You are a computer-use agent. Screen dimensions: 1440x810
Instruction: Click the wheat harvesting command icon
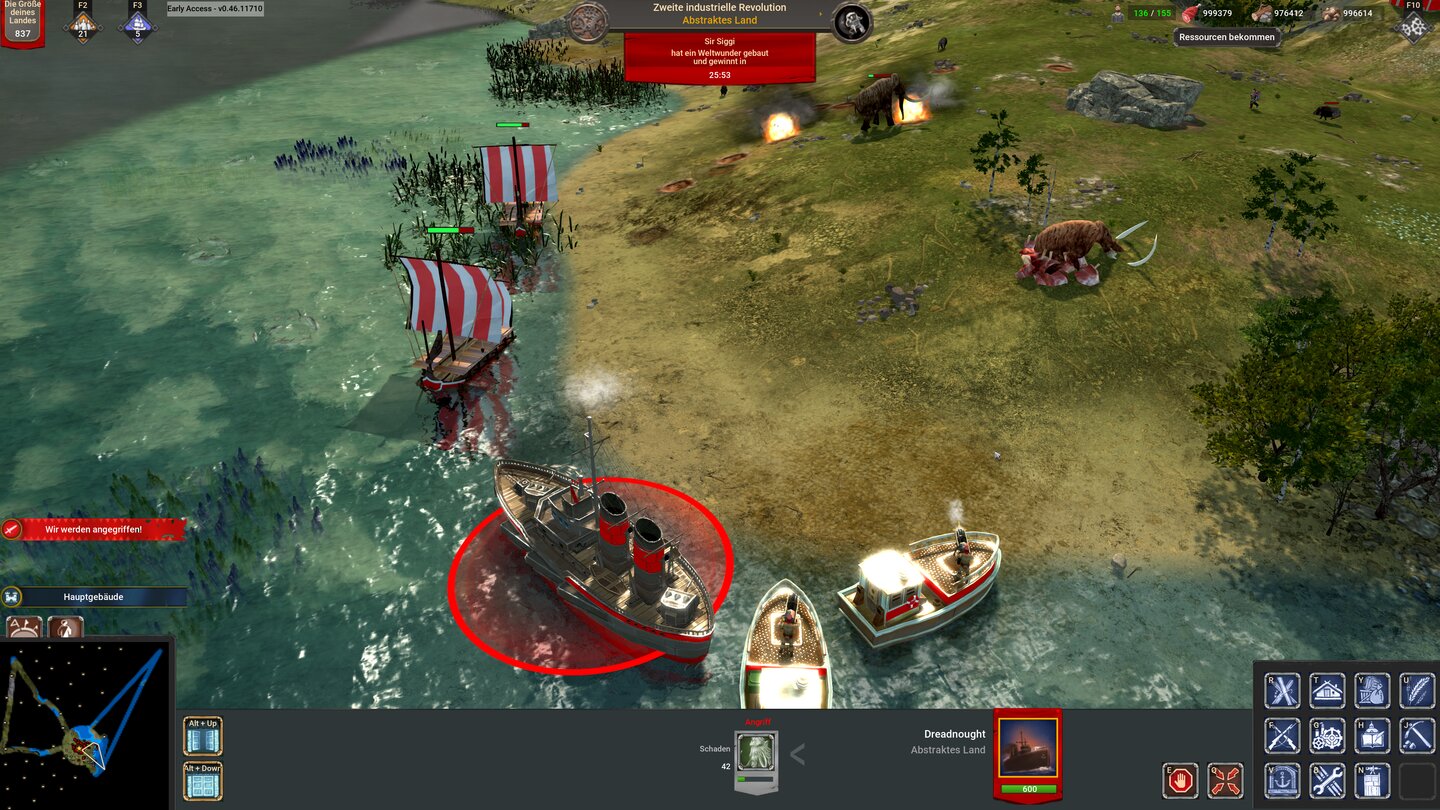click(1417, 689)
